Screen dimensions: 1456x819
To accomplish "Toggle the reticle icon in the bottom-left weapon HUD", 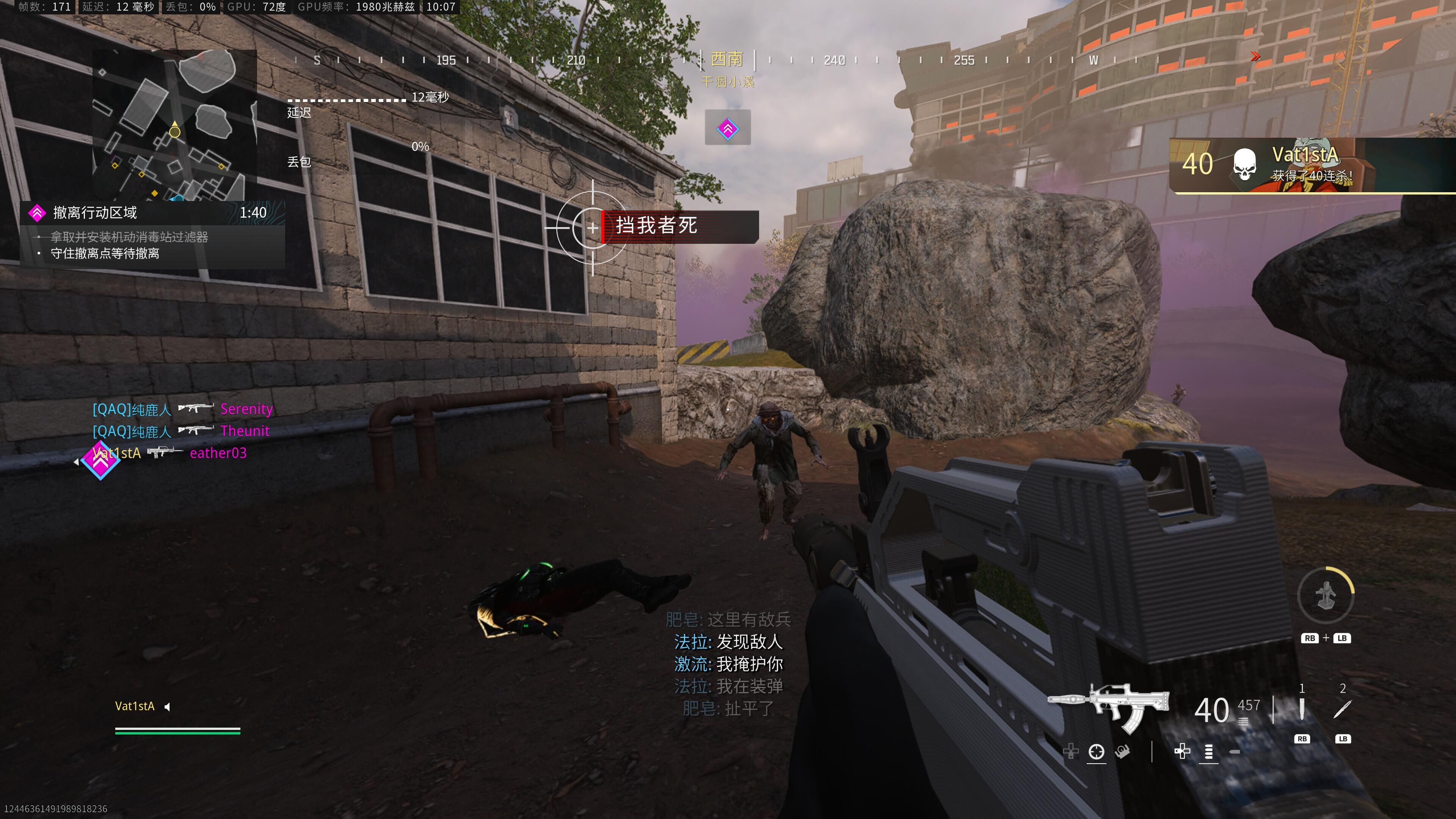I will point(1096,752).
